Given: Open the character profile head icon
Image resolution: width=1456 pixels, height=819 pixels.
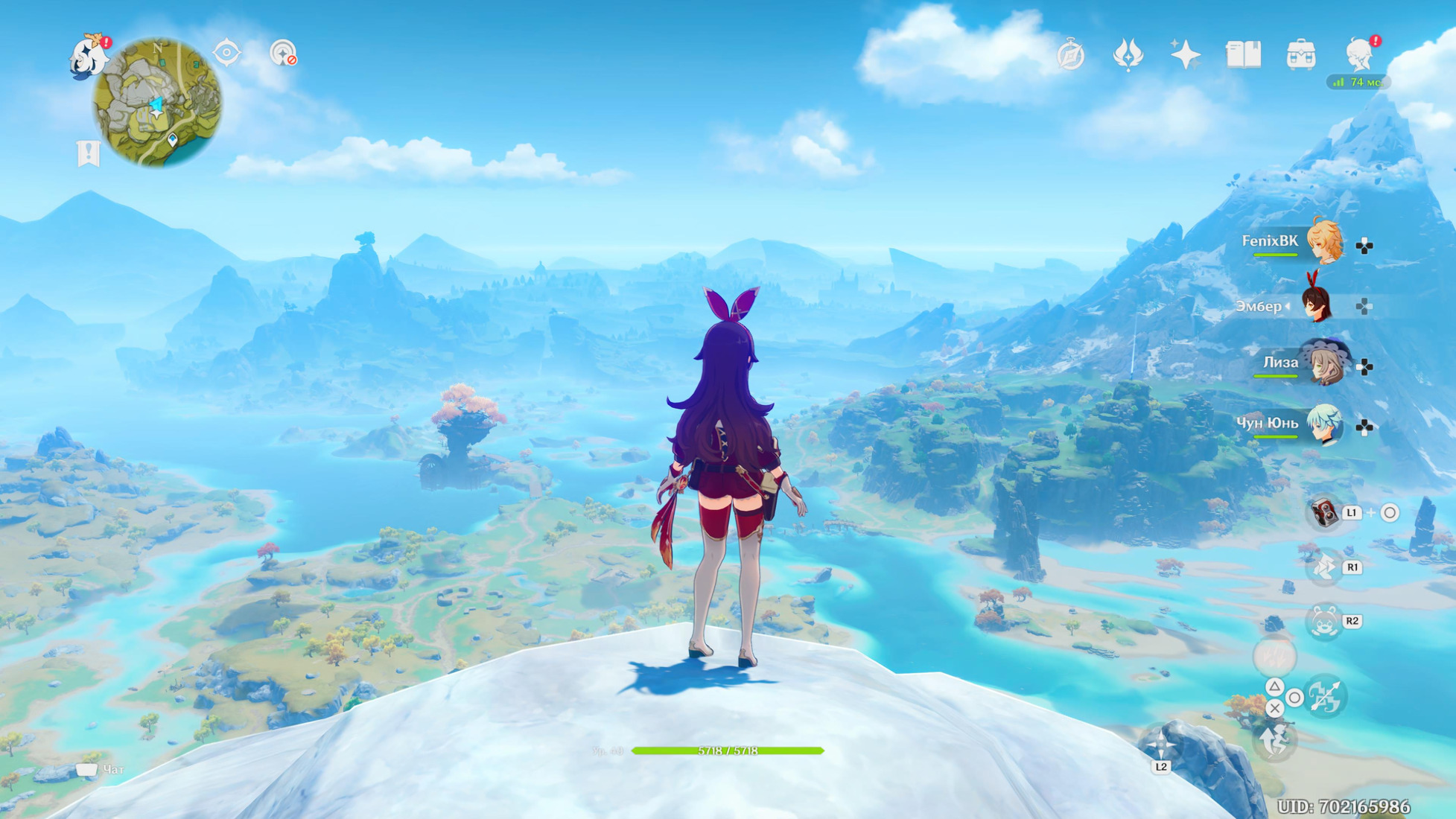Looking at the screenshot, I should pos(1360,54).
